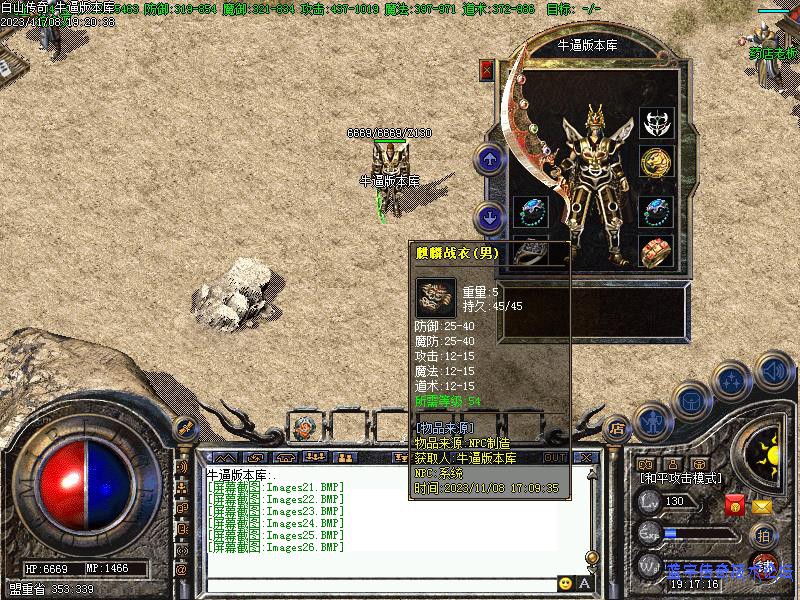The width and height of the screenshot is (800, 600).
Task: Open the chat emoji picker
Action: [565, 583]
